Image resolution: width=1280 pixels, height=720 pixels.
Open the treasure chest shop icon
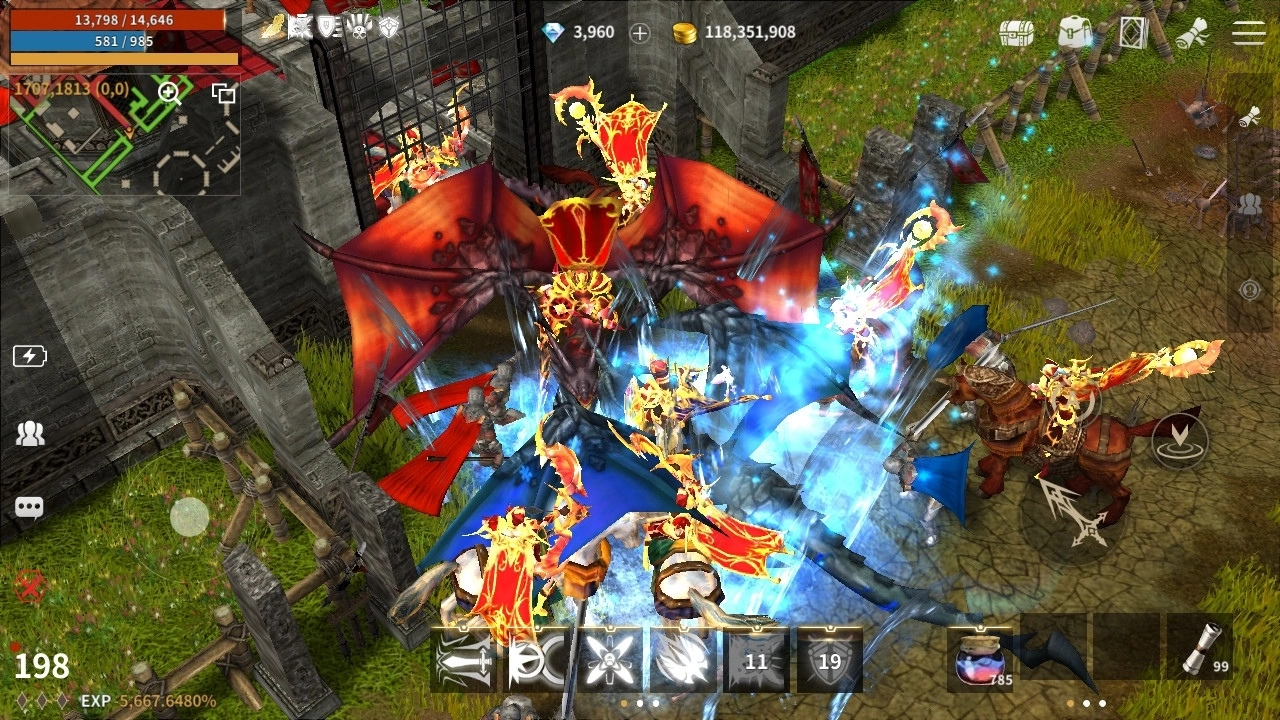[1016, 32]
